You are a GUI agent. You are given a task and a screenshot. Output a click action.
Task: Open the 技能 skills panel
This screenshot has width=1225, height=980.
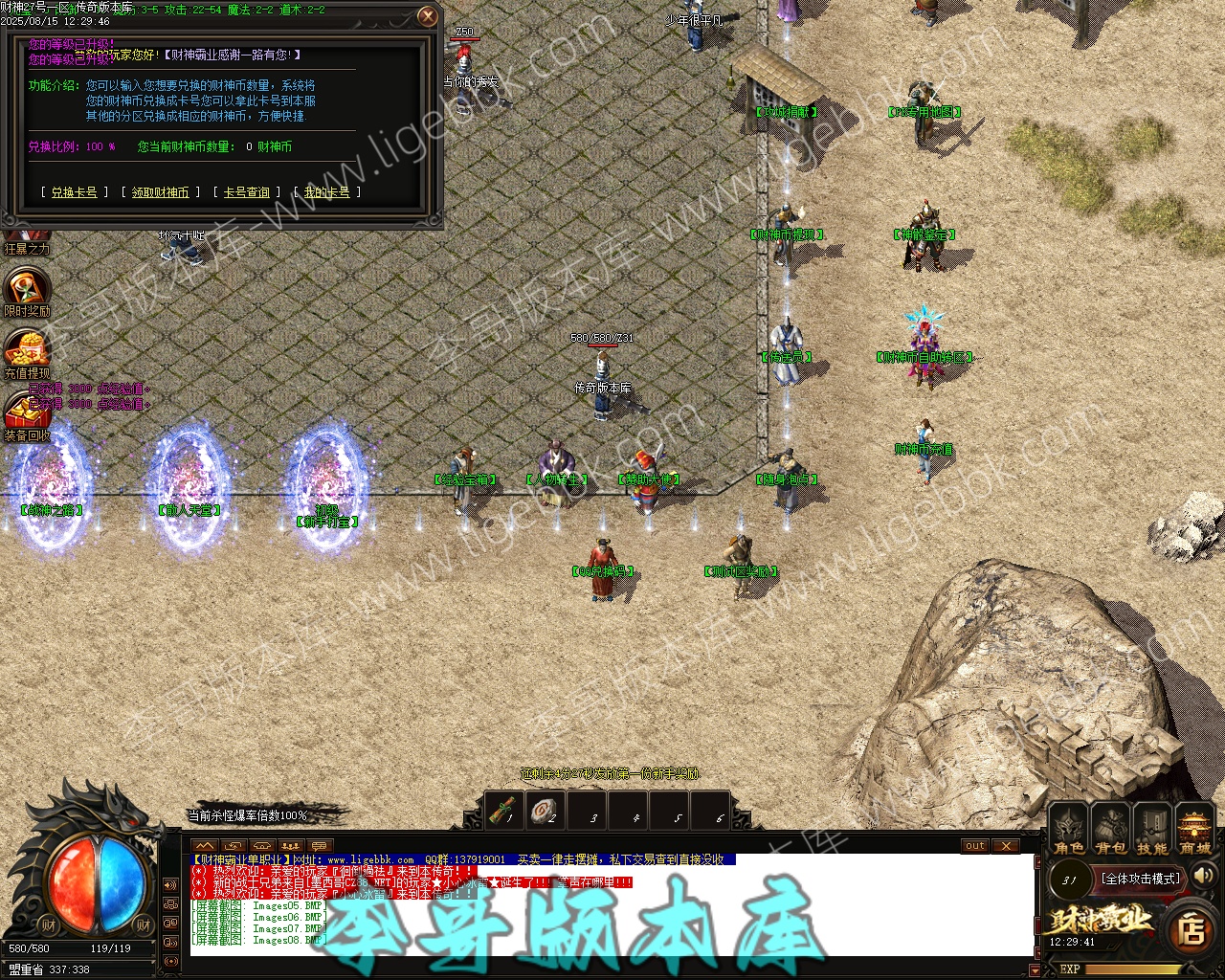(x=1152, y=828)
